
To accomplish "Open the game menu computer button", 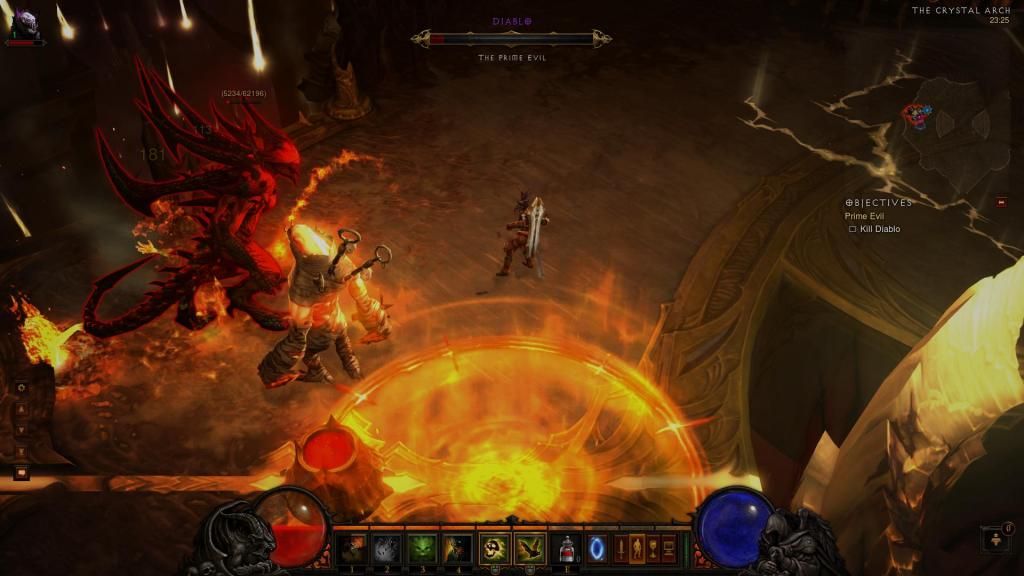I will pyautogui.click(x=668, y=548).
